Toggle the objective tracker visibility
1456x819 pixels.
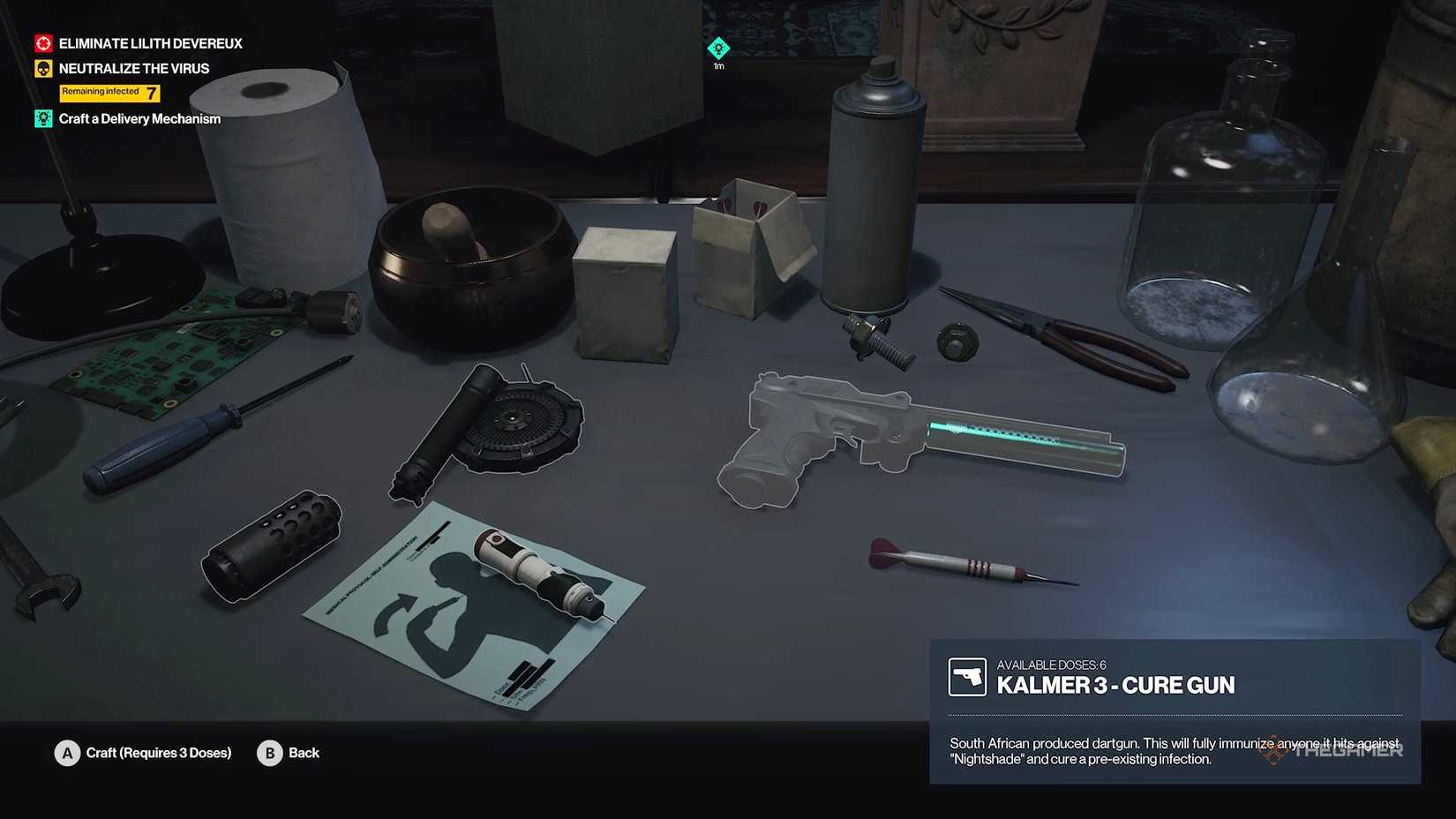(x=124, y=79)
